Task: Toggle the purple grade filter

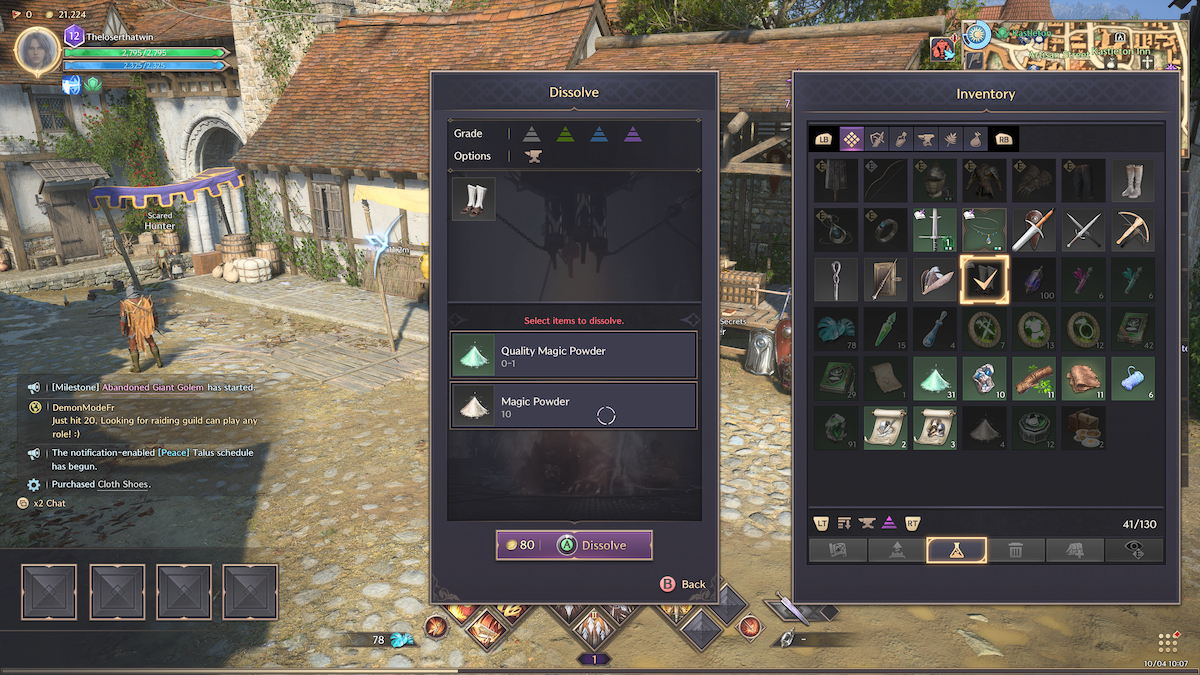Action: [632, 134]
